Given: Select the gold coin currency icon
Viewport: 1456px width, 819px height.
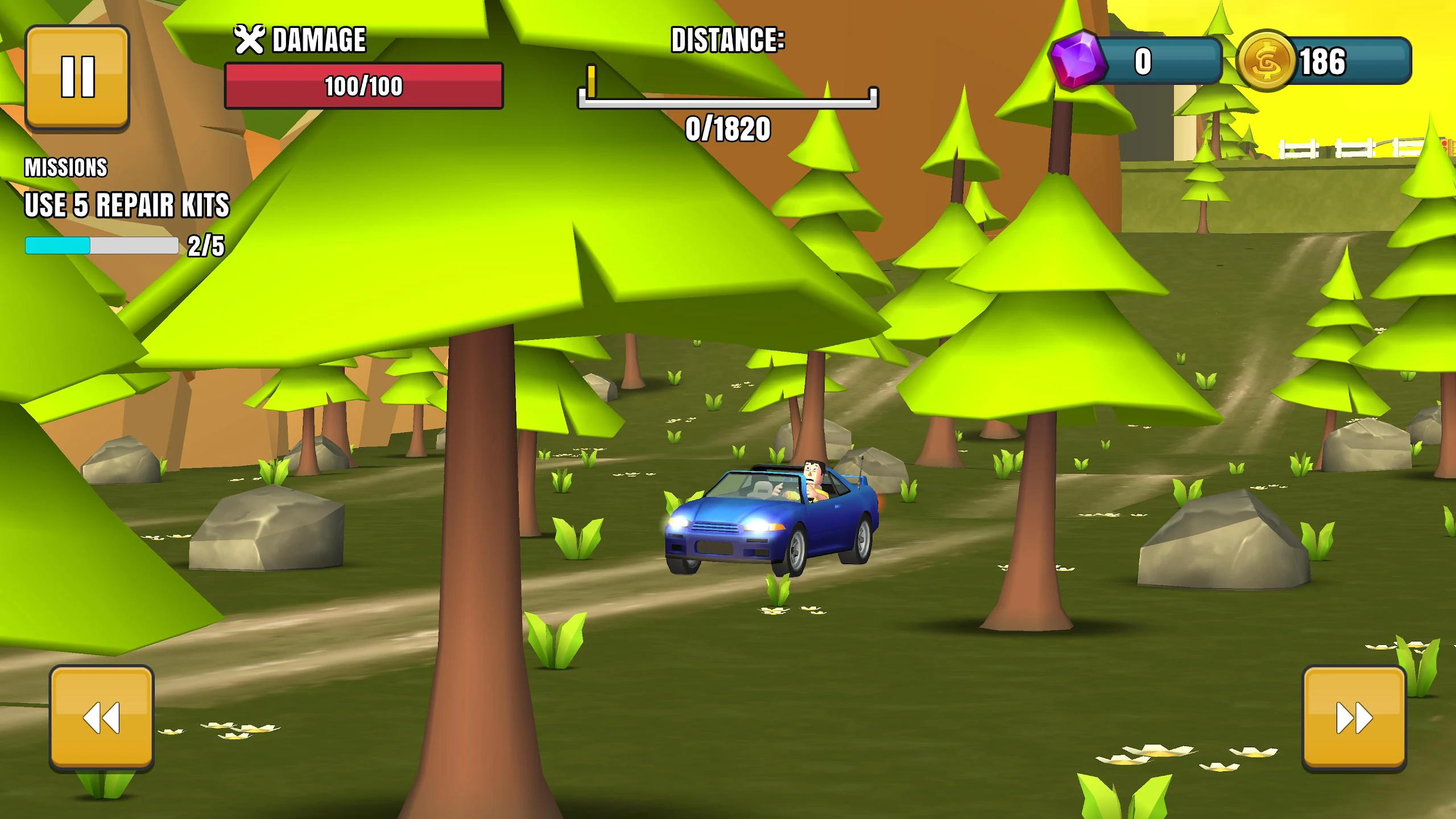Looking at the screenshot, I should 1266,61.
